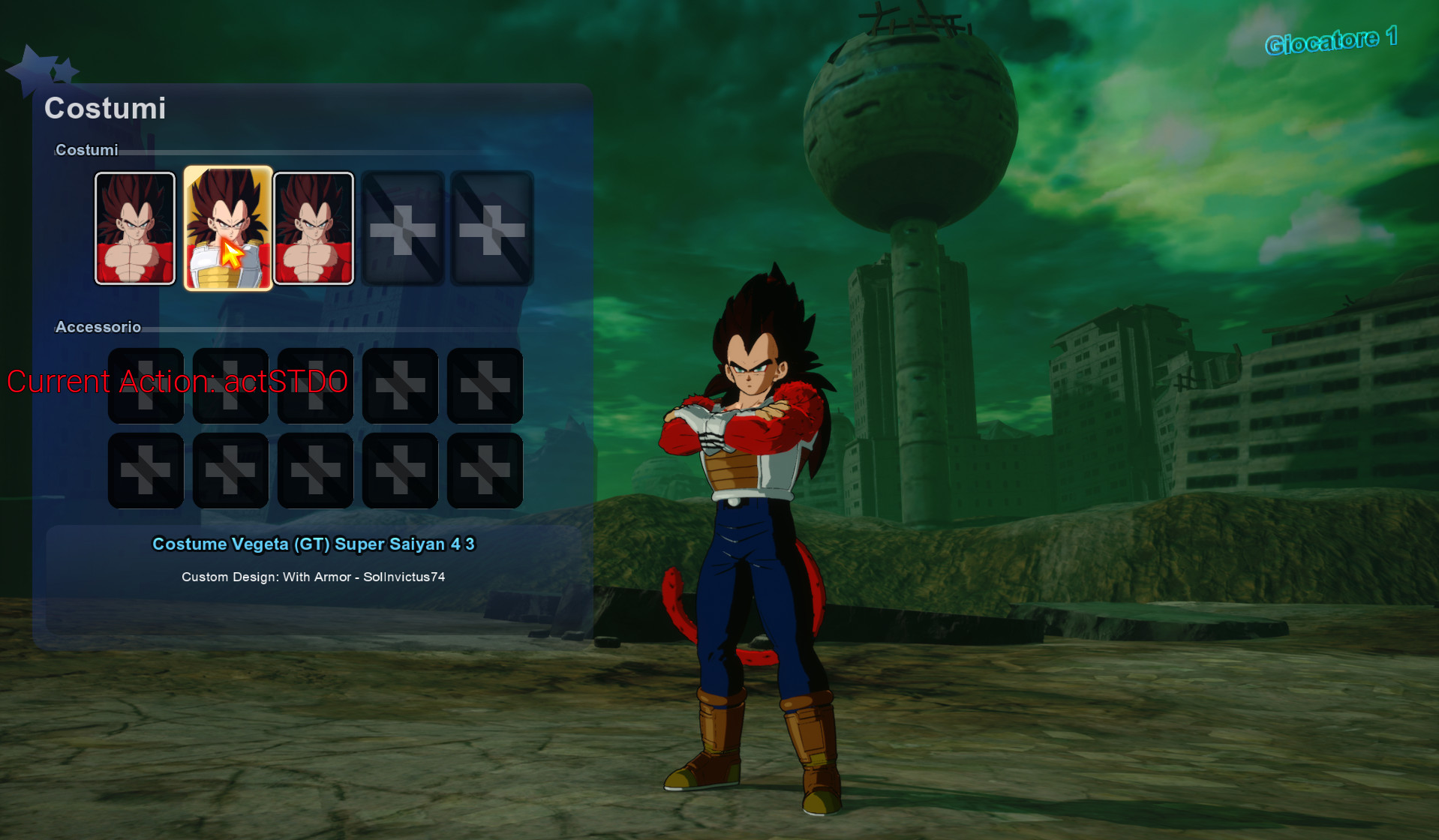
Task: Click the first accessory slot in bottom row
Action: click(146, 470)
